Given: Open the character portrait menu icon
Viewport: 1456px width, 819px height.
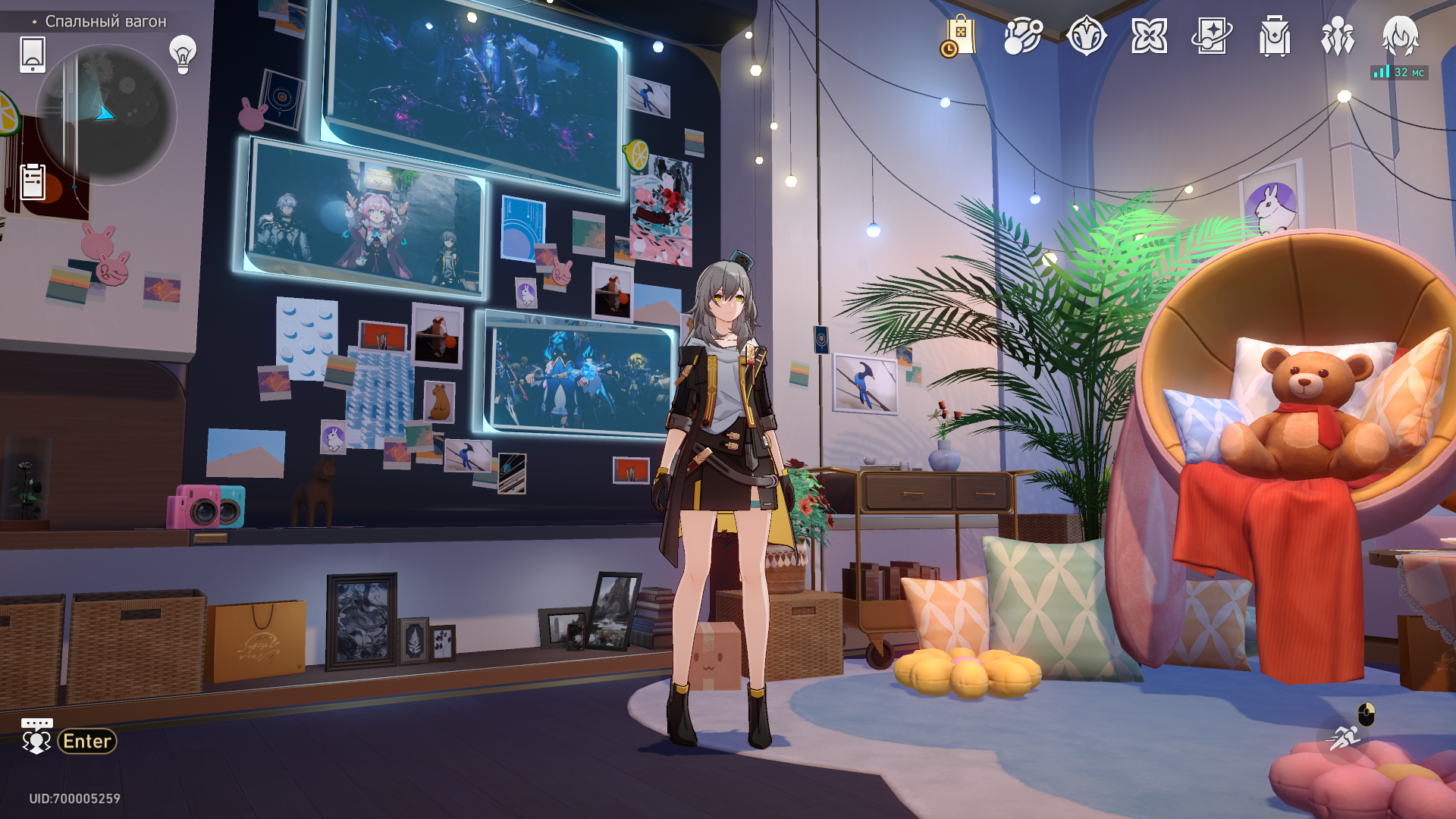Looking at the screenshot, I should 1400,36.
